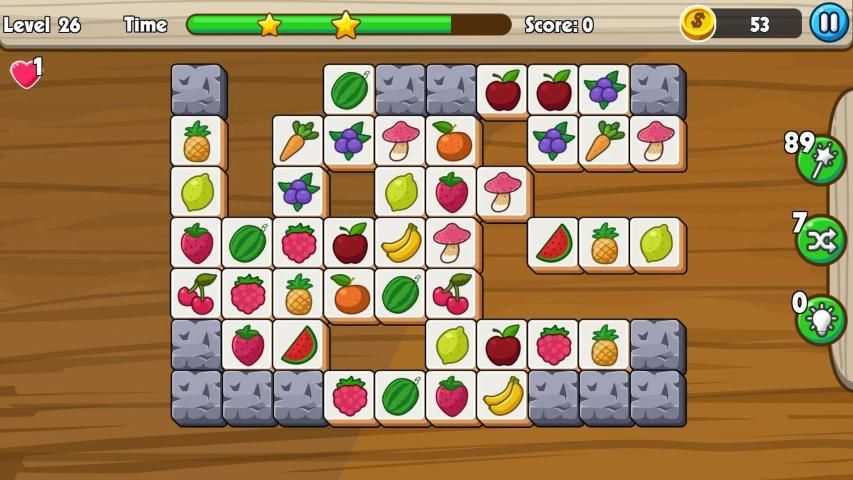Choose the pineapple tile above the green lime
Image resolution: width=853 pixels, height=480 pixels.
(197, 141)
